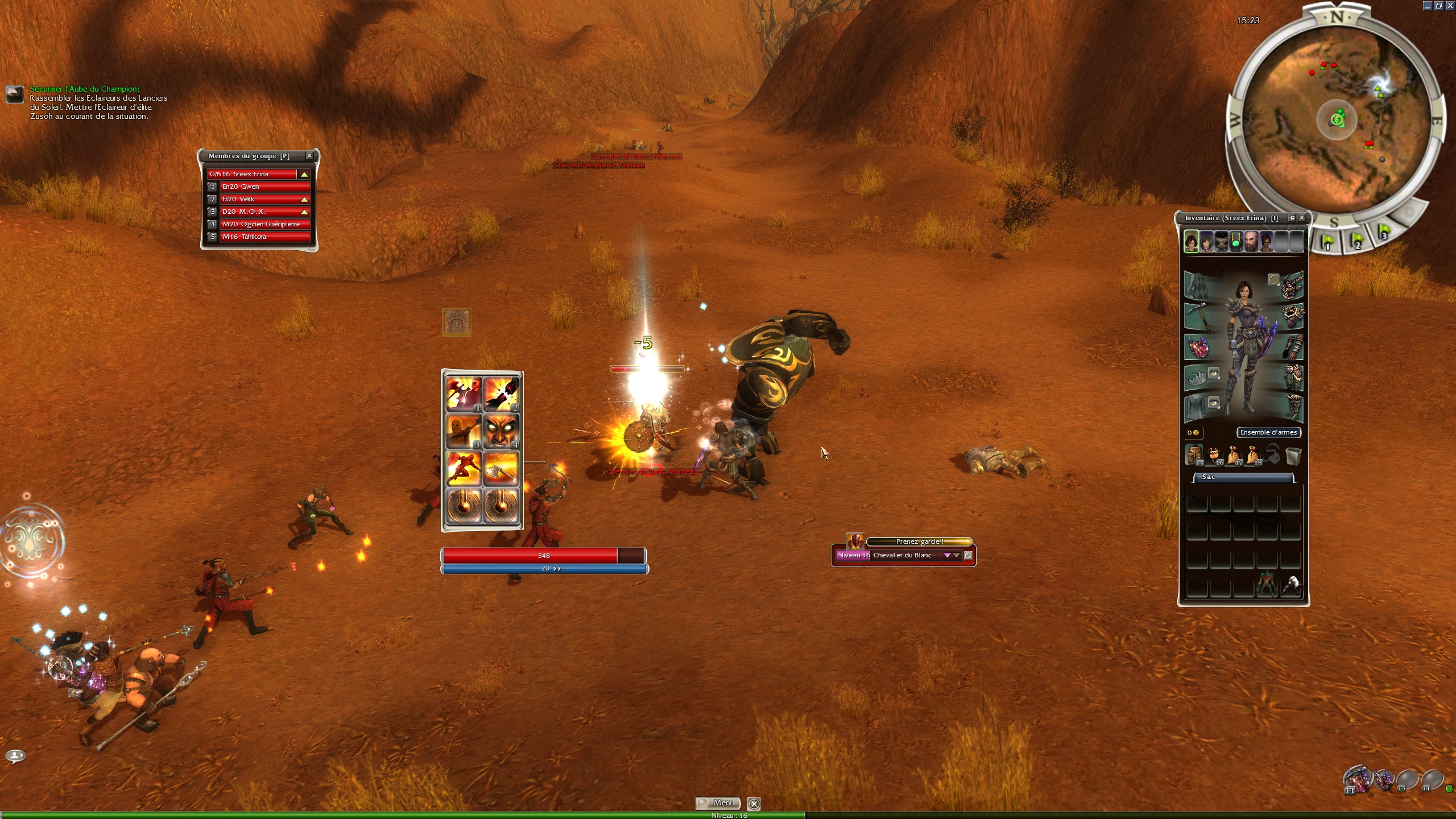
Task: Use skill 1 axe warrior shout
Action: pyautogui.click(x=464, y=394)
